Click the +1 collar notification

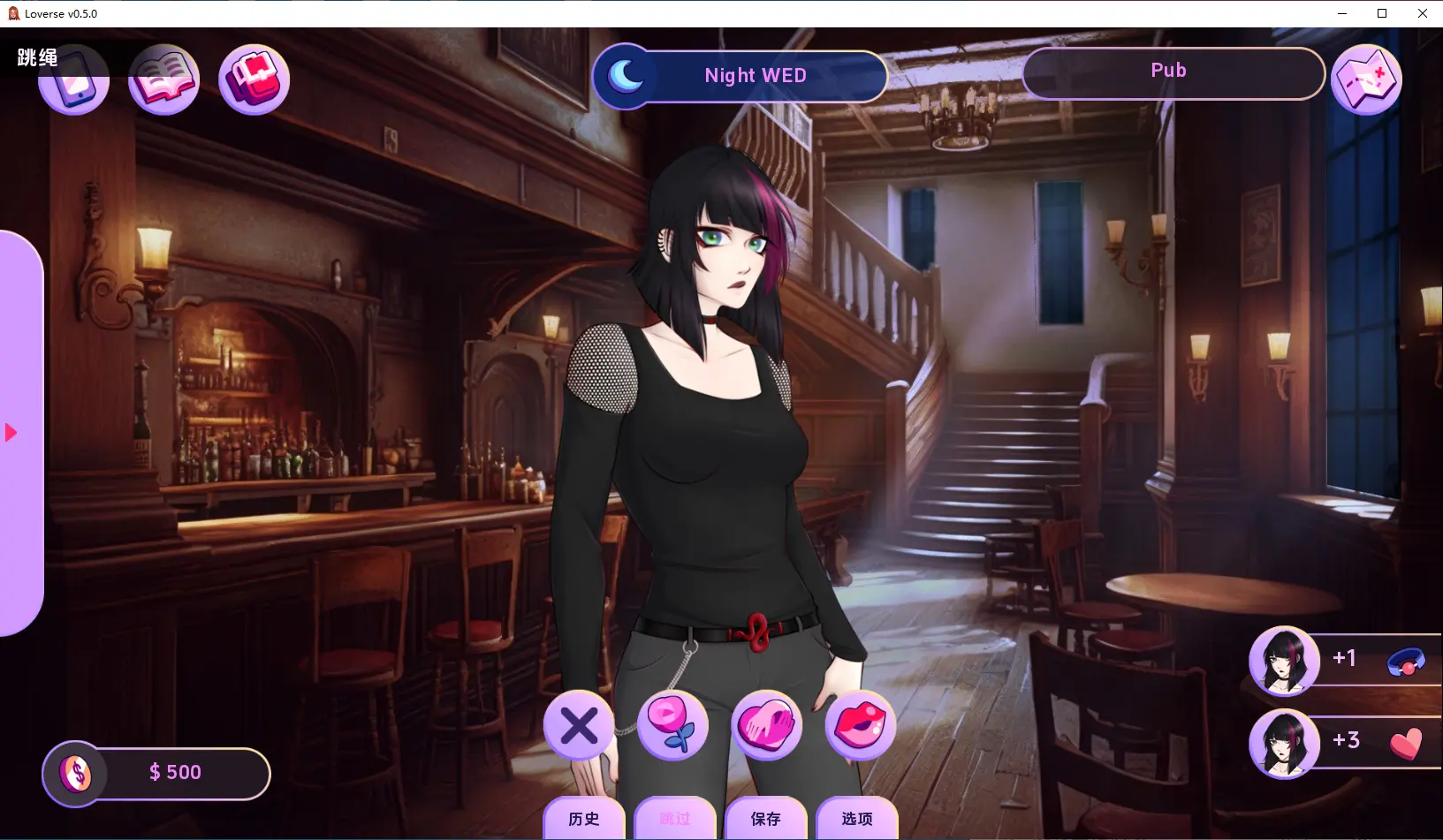point(1345,659)
